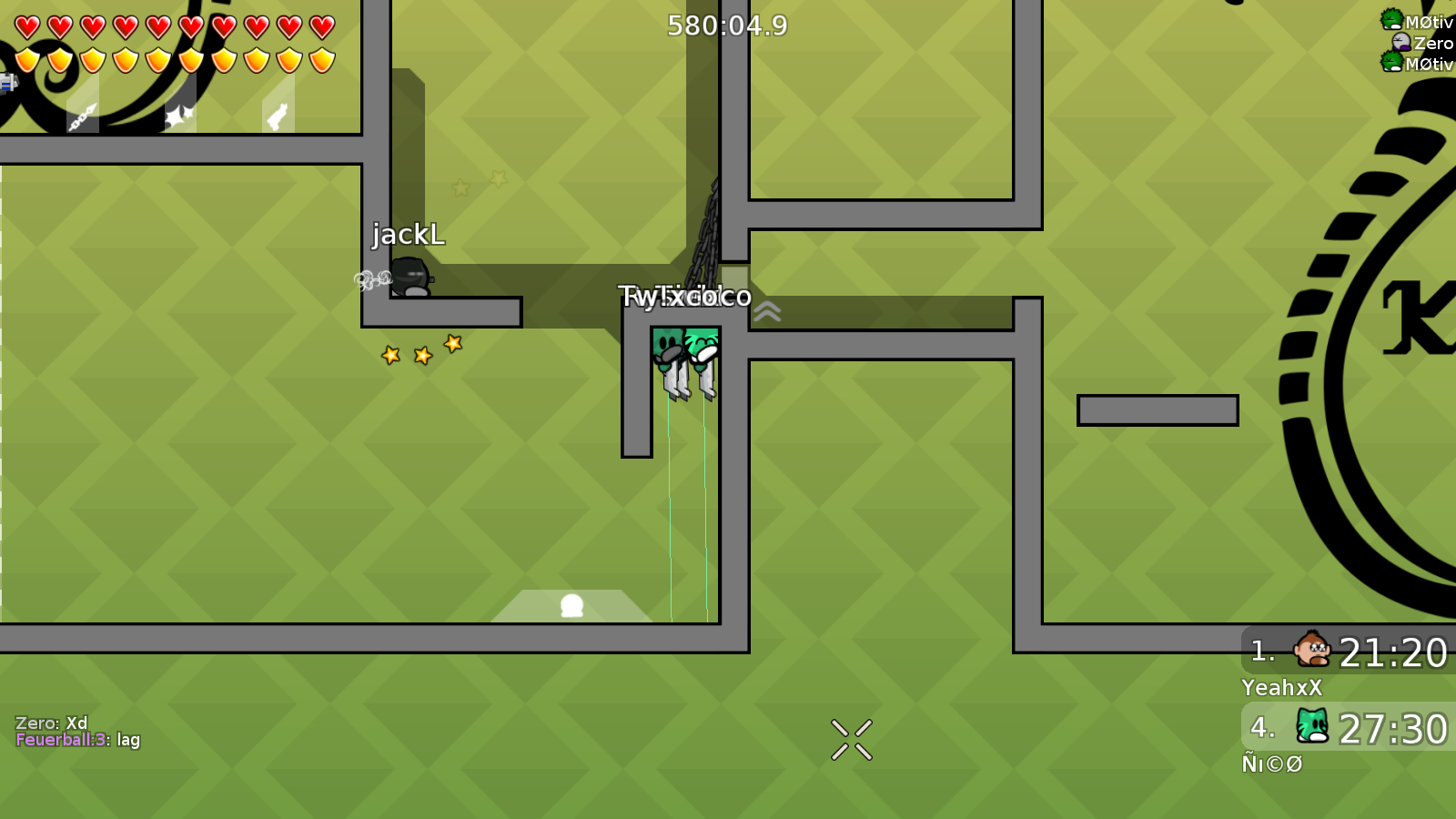Click the white ghost figure near the bottom wall
This screenshot has height=819, width=1456.
click(x=573, y=603)
